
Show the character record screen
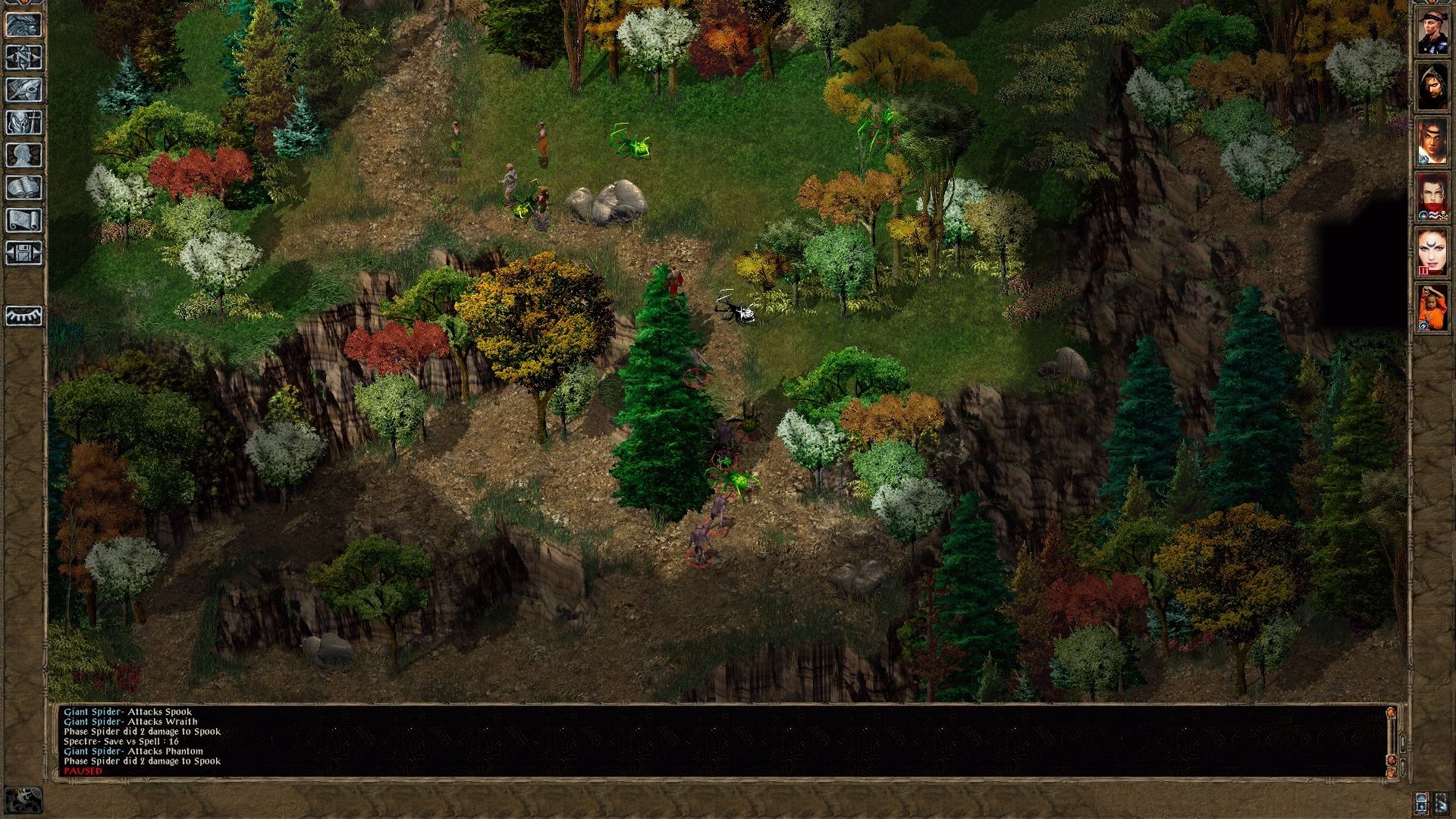24,155
